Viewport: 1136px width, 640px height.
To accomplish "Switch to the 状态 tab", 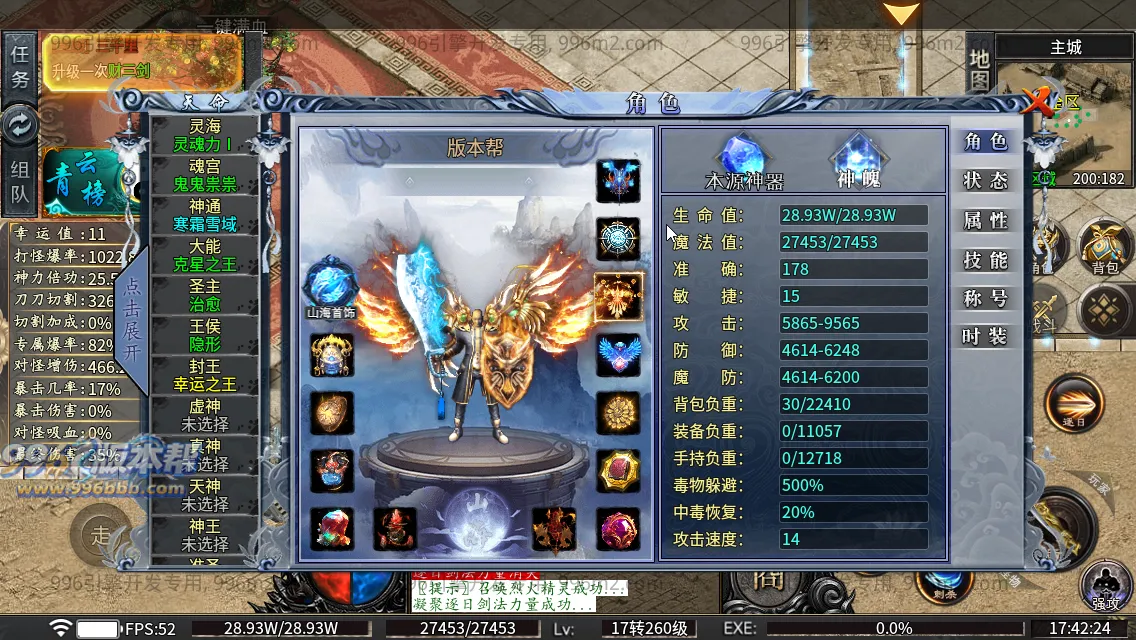I will [x=984, y=181].
